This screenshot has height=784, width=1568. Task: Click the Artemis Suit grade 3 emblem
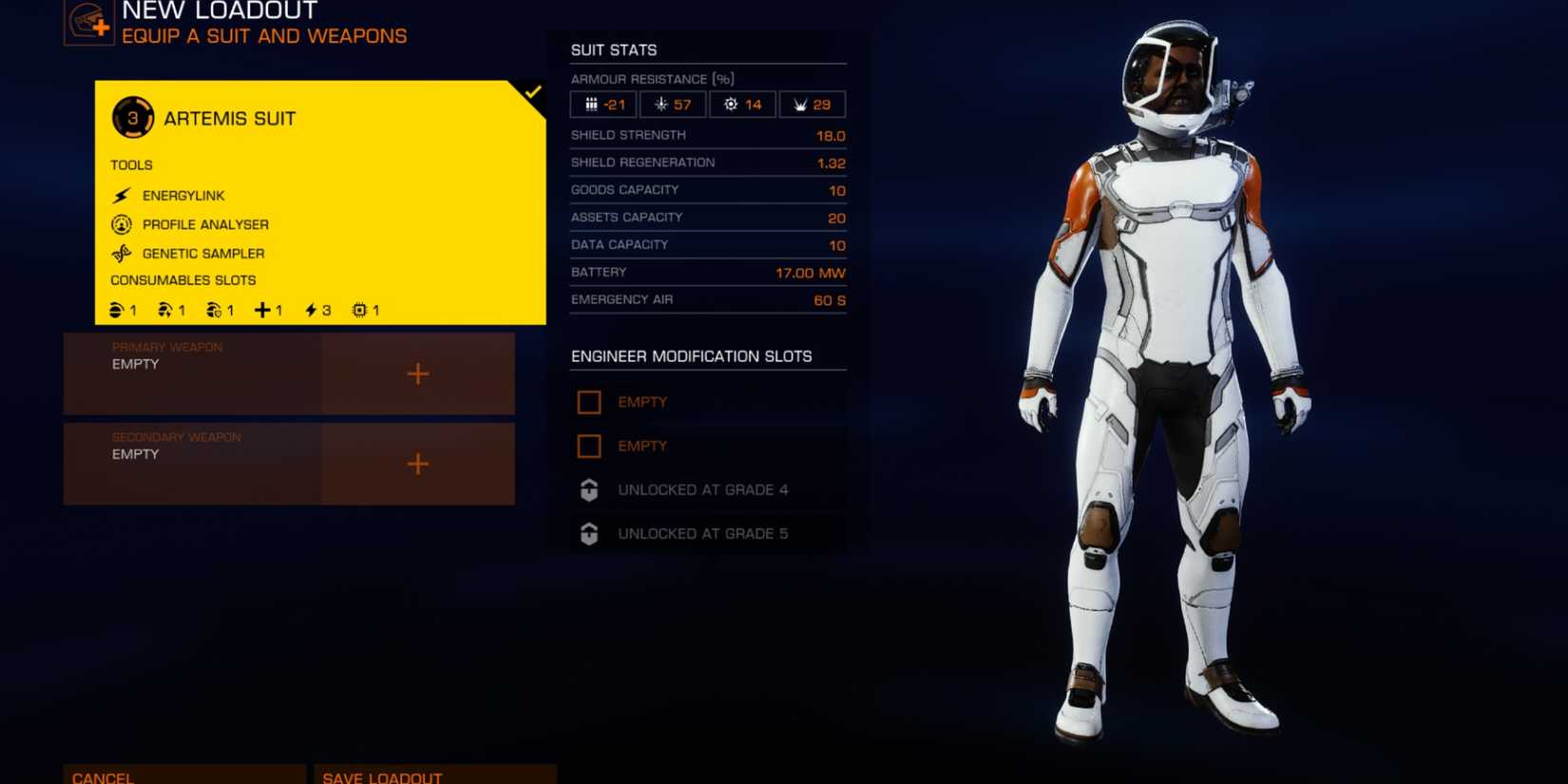[x=131, y=118]
